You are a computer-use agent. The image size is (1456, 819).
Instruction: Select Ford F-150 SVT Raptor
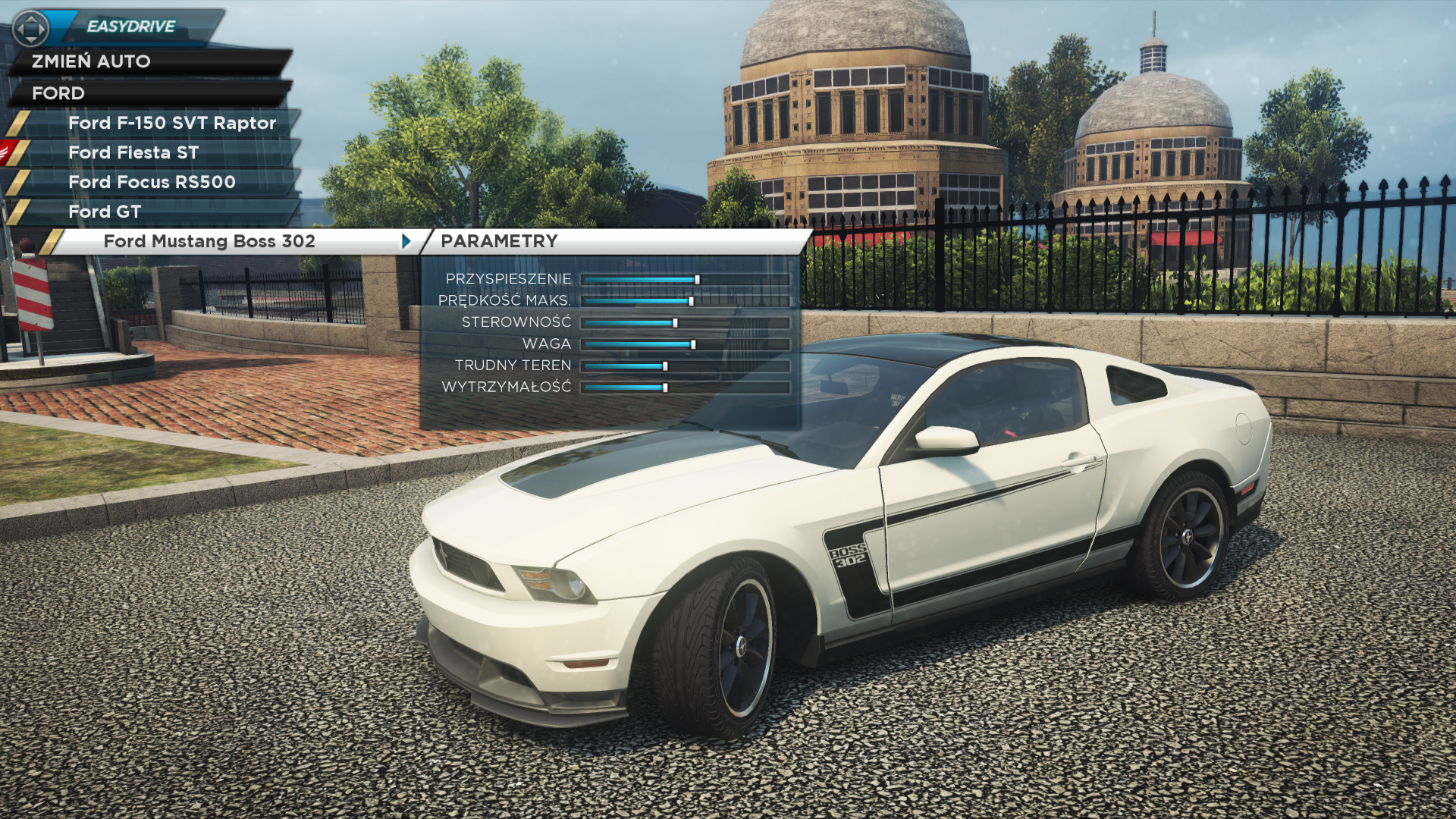click(x=171, y=123)
